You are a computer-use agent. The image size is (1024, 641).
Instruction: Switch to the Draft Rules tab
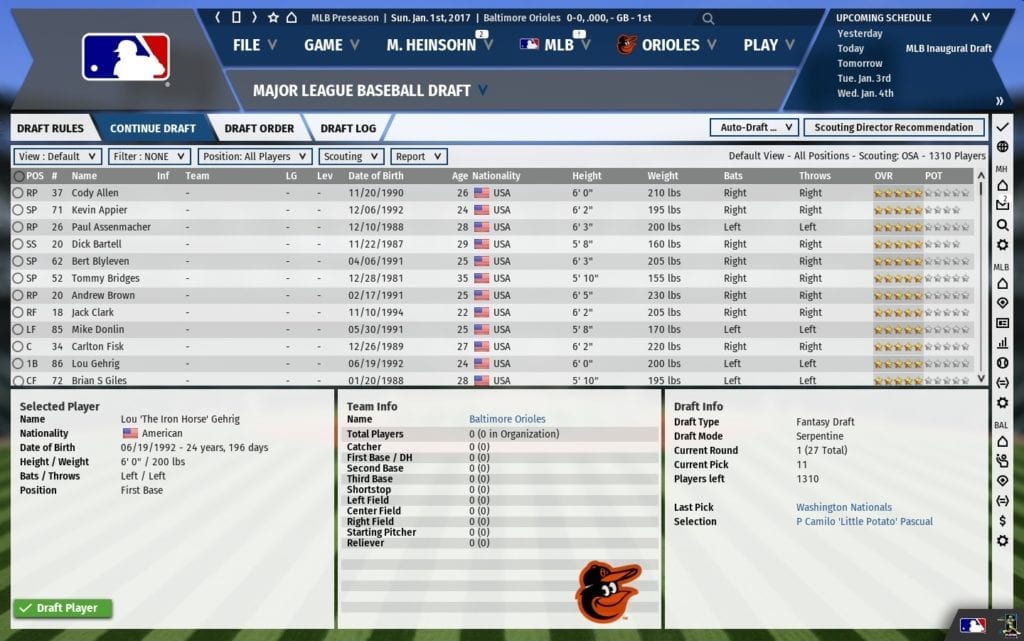pos(50,128)
